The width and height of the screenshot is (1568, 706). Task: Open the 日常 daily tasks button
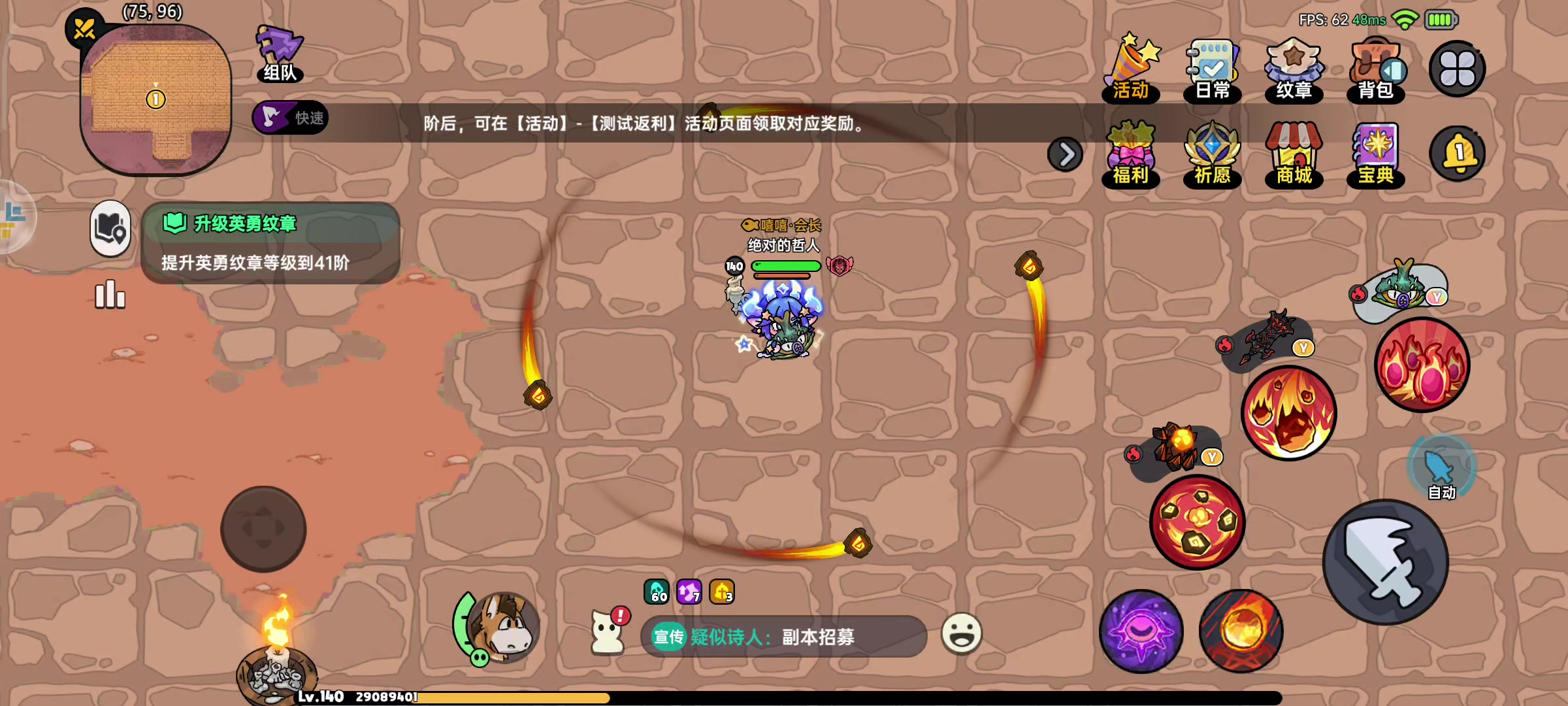1213,65
